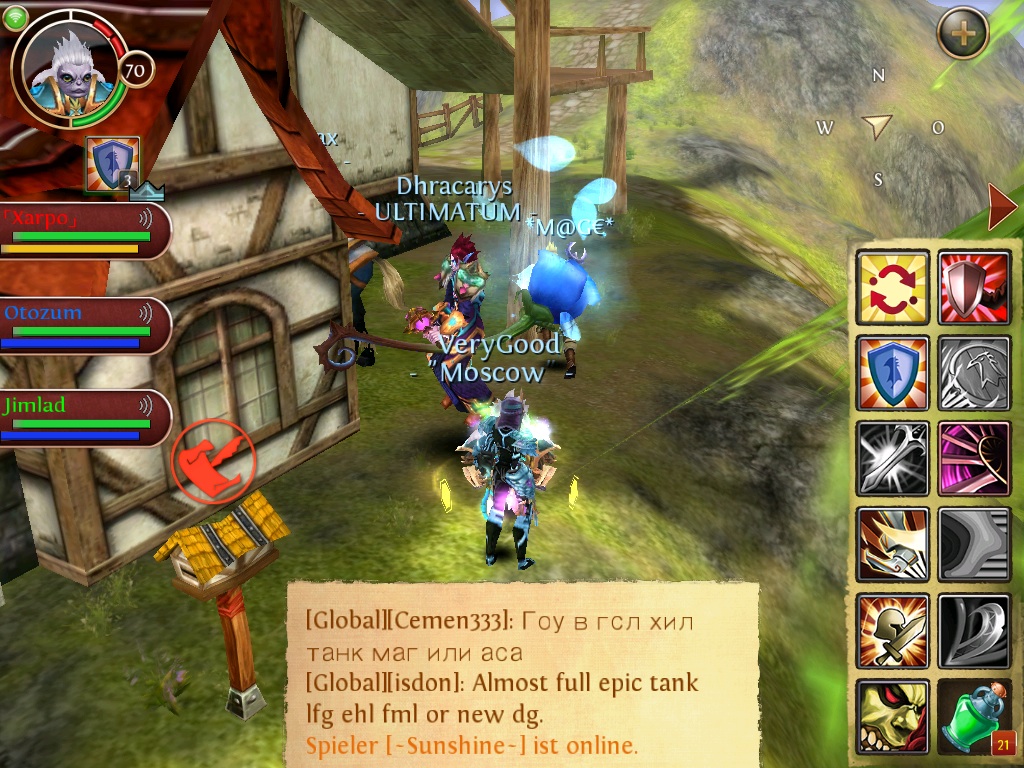Viewport: 1024px width, 768px height.
Task: Activate the red cycling arrows skill
Action: [893, 287]
